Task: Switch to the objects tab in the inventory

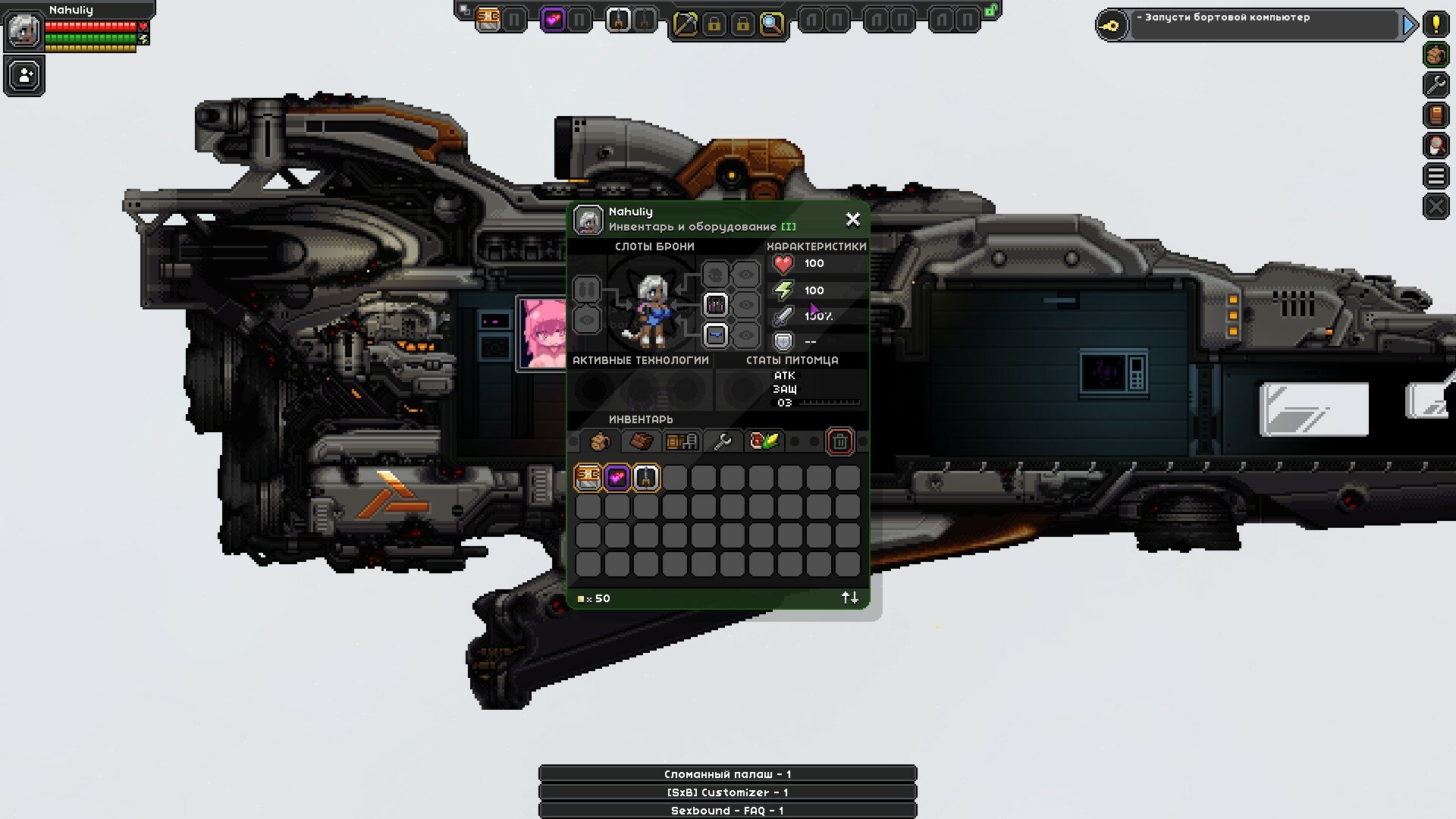Action: tap(681, 441)
